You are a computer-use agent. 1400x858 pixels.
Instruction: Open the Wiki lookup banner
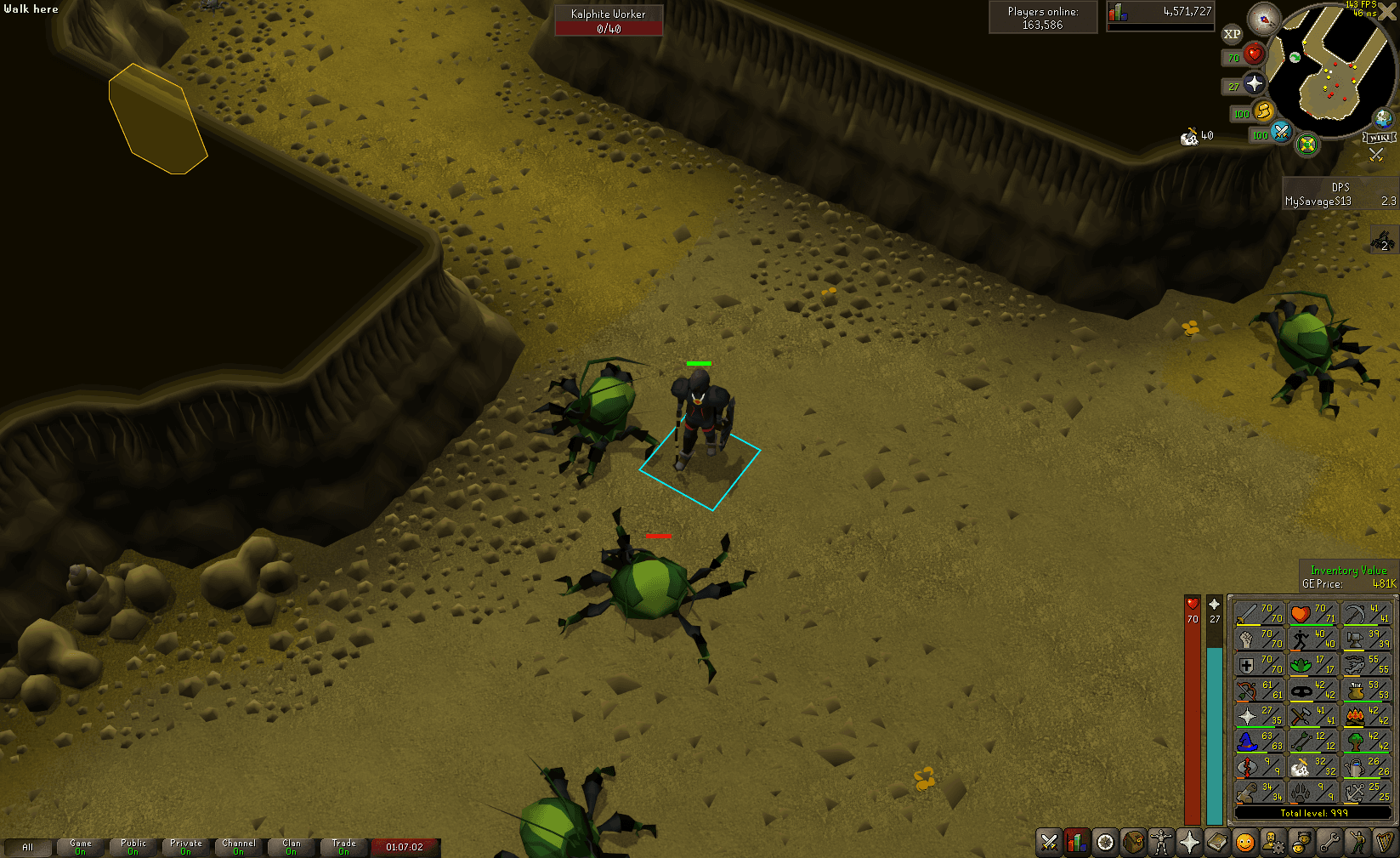[x=1381, y=136]
